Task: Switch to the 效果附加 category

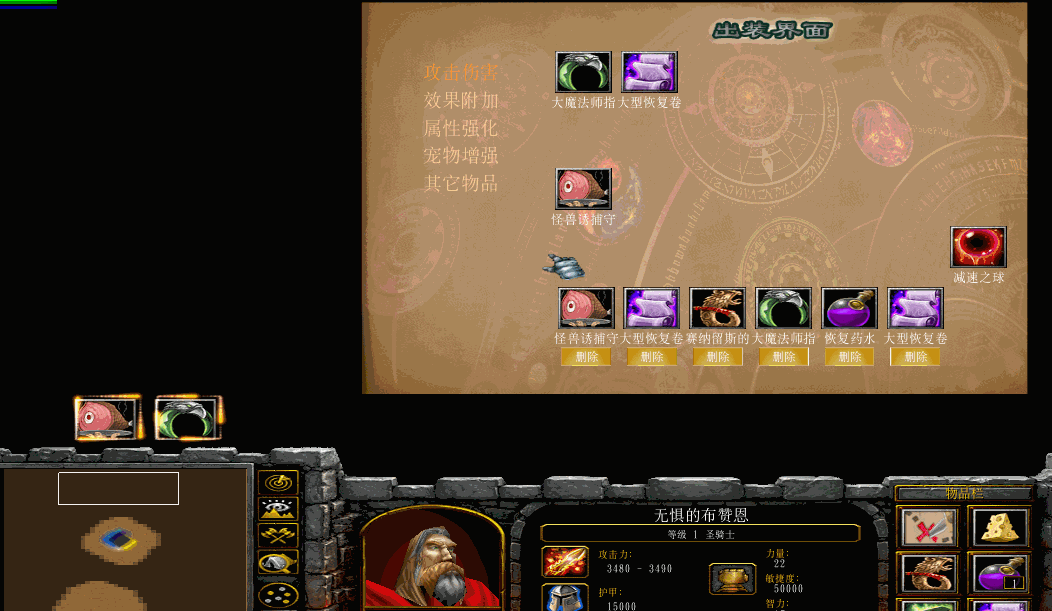Action: tap(461, 100)
